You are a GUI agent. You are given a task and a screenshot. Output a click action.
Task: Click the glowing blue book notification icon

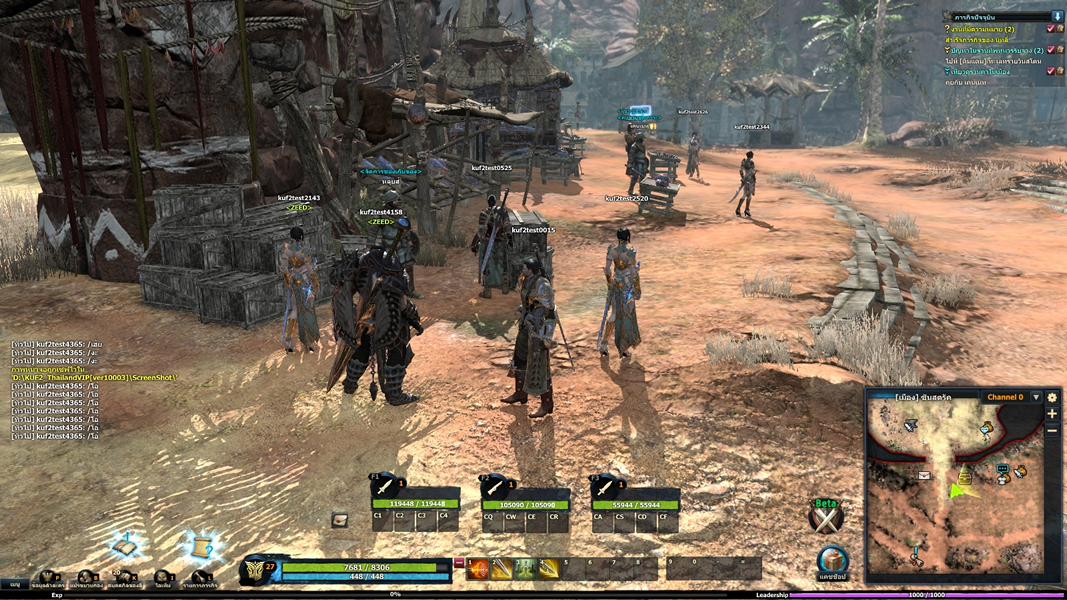pos(126,547)
